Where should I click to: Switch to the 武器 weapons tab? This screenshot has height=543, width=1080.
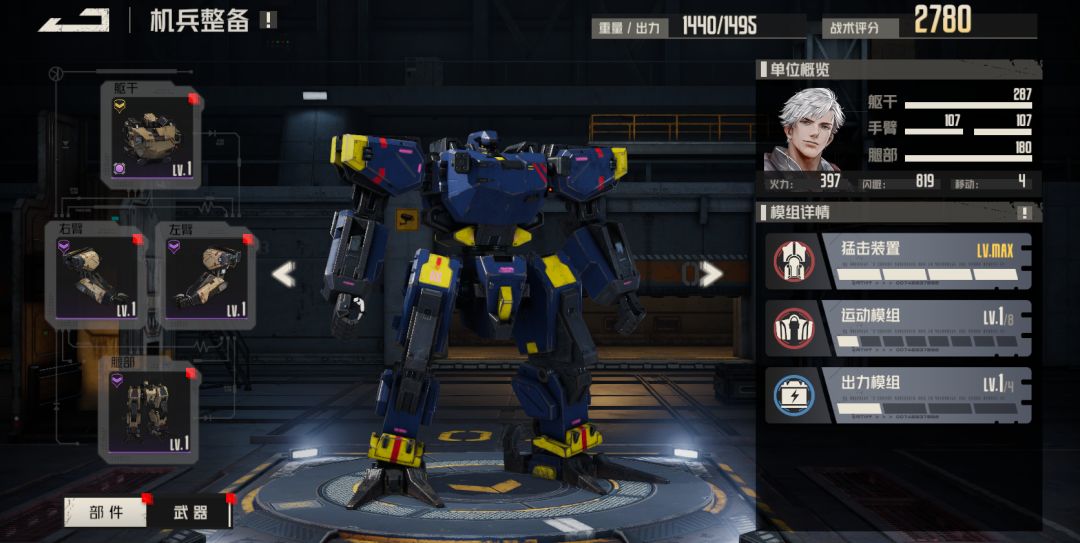coord(190,512)
